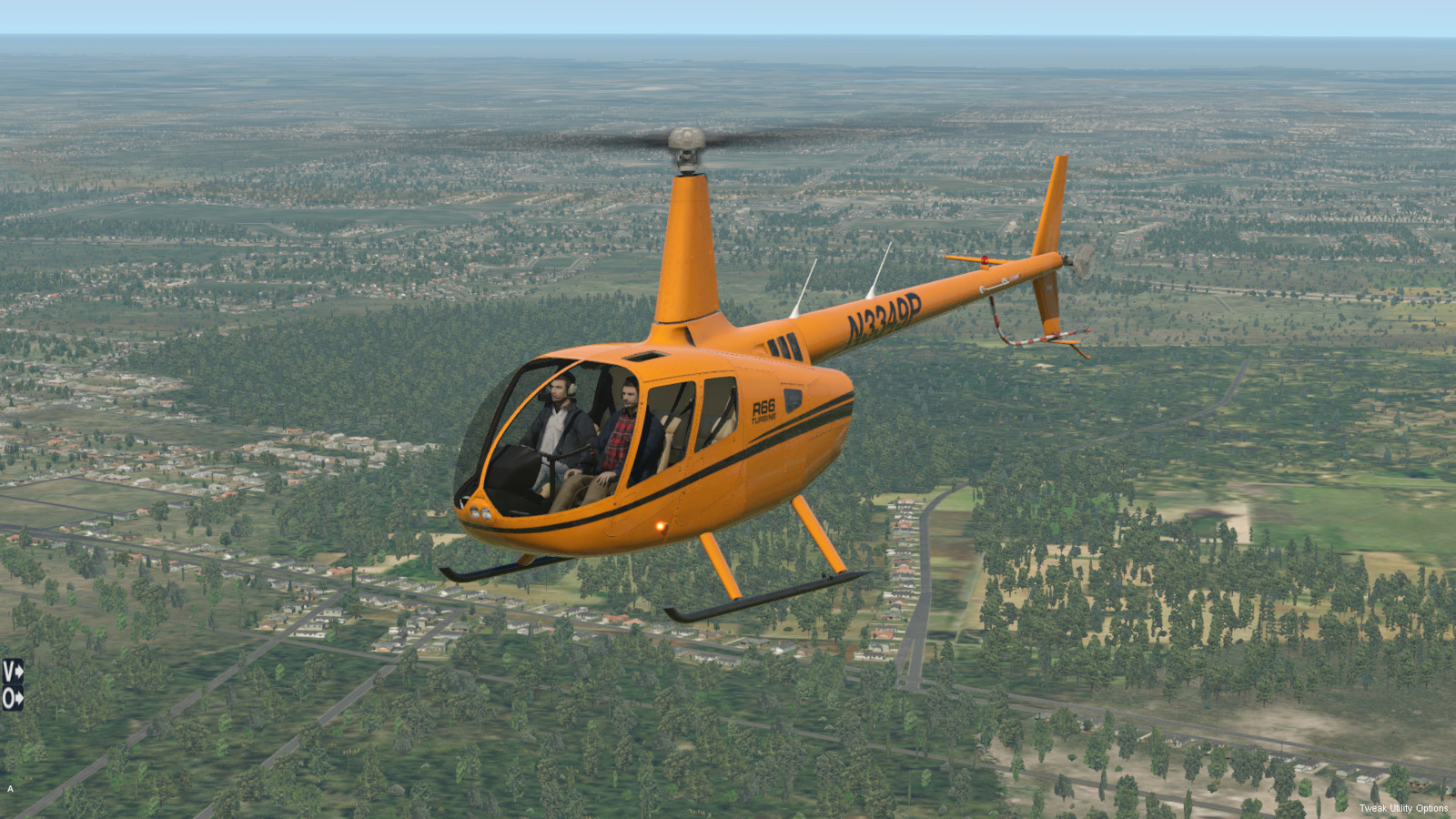Image resolution: width=1456 pixels, height=819 pixels.
Task: Open Tweak Utility Options
Action: click(x=1402, y=808)
